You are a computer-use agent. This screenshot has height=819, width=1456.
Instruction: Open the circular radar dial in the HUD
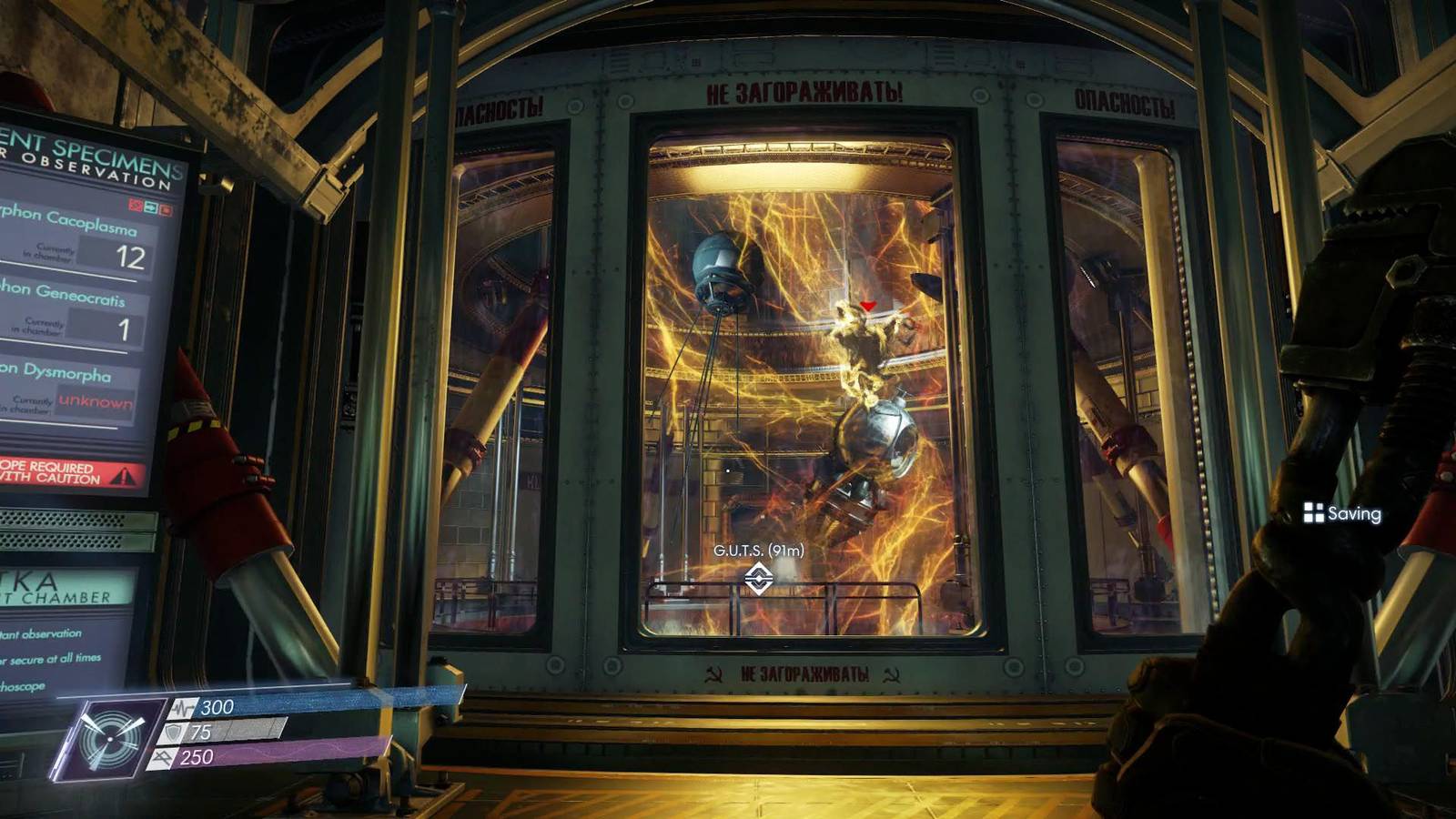[x=110, y=740]
